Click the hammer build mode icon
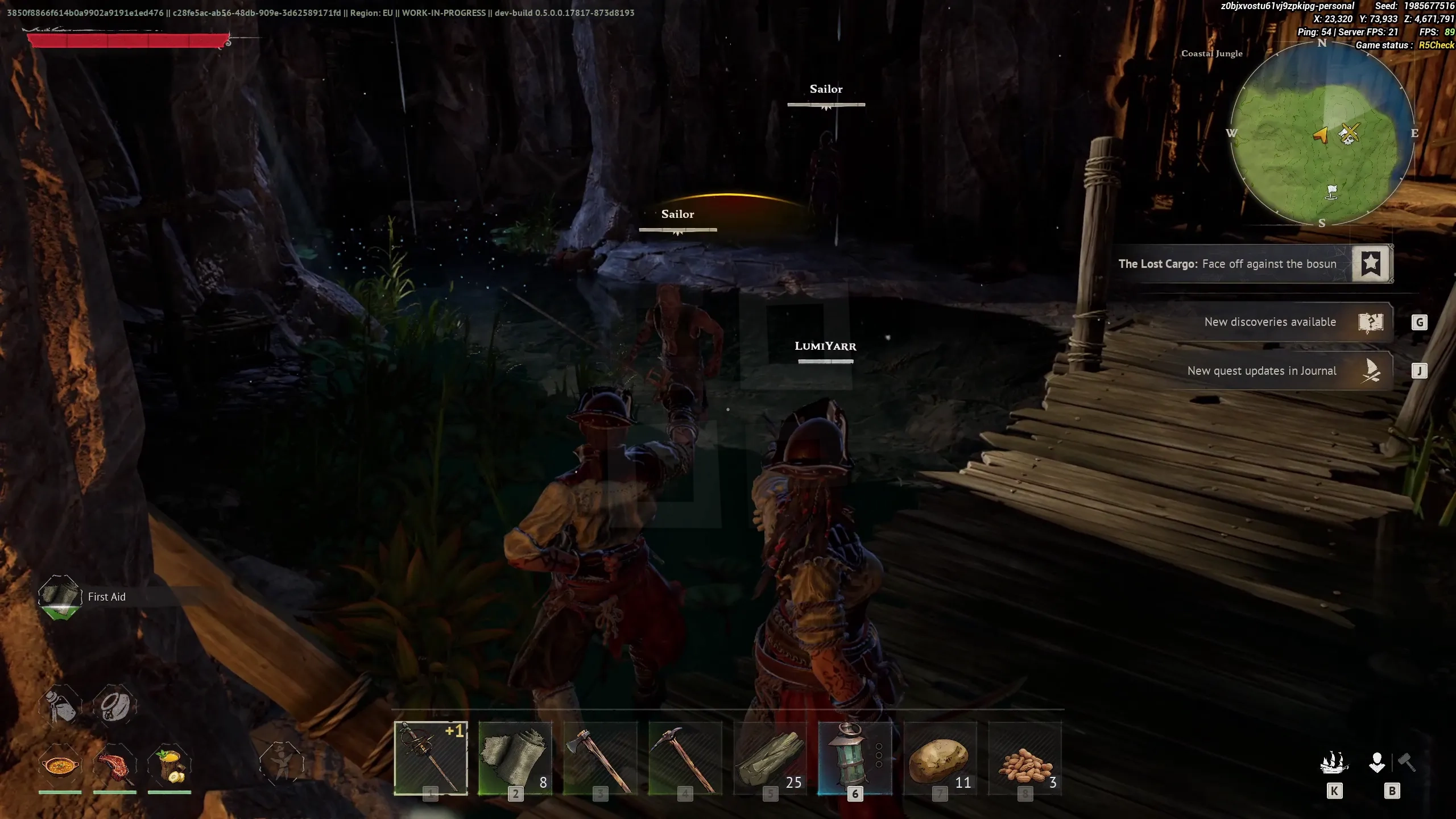The width and height of the screenshot is (1456, 819). (x=1407, y=762)
